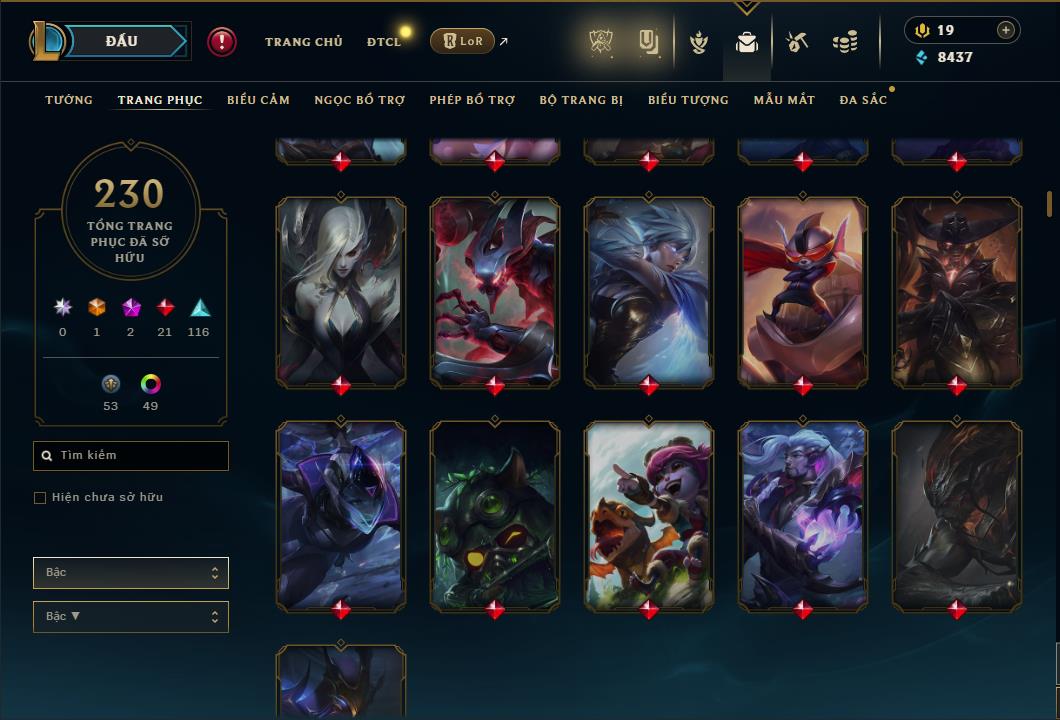Open the ĐA SẮC tab
The width and height of the screenshot is (1060, 720).
(x=863, y=100)
